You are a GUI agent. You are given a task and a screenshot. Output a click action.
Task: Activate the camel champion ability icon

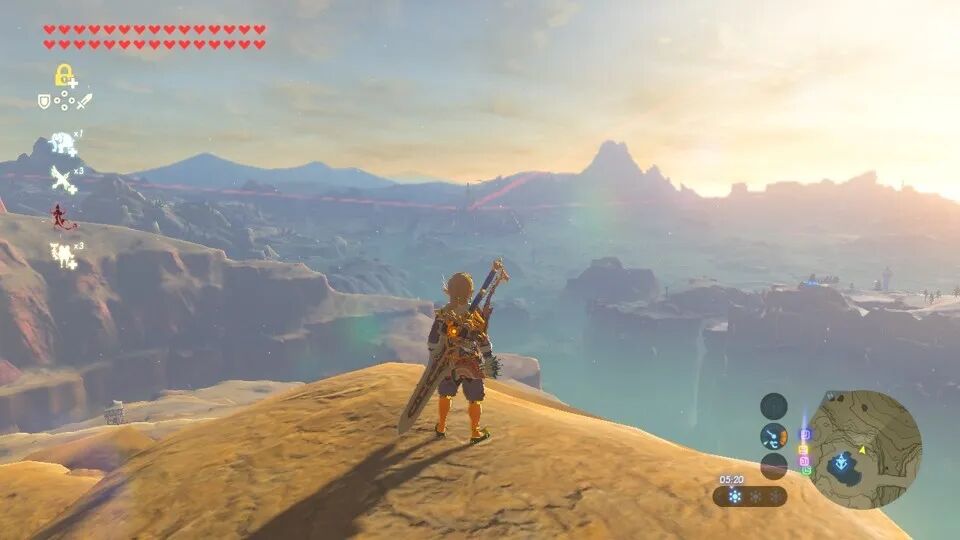coord(64,255)
